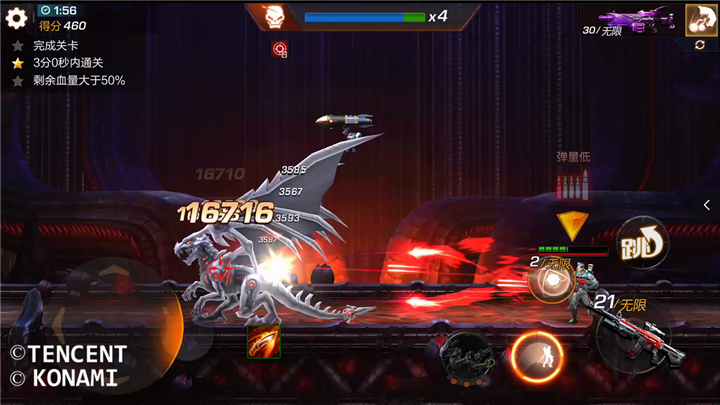This screenshot has width=720, height=405.
Task: Open the settings gear menu
Action: (16, 18)
